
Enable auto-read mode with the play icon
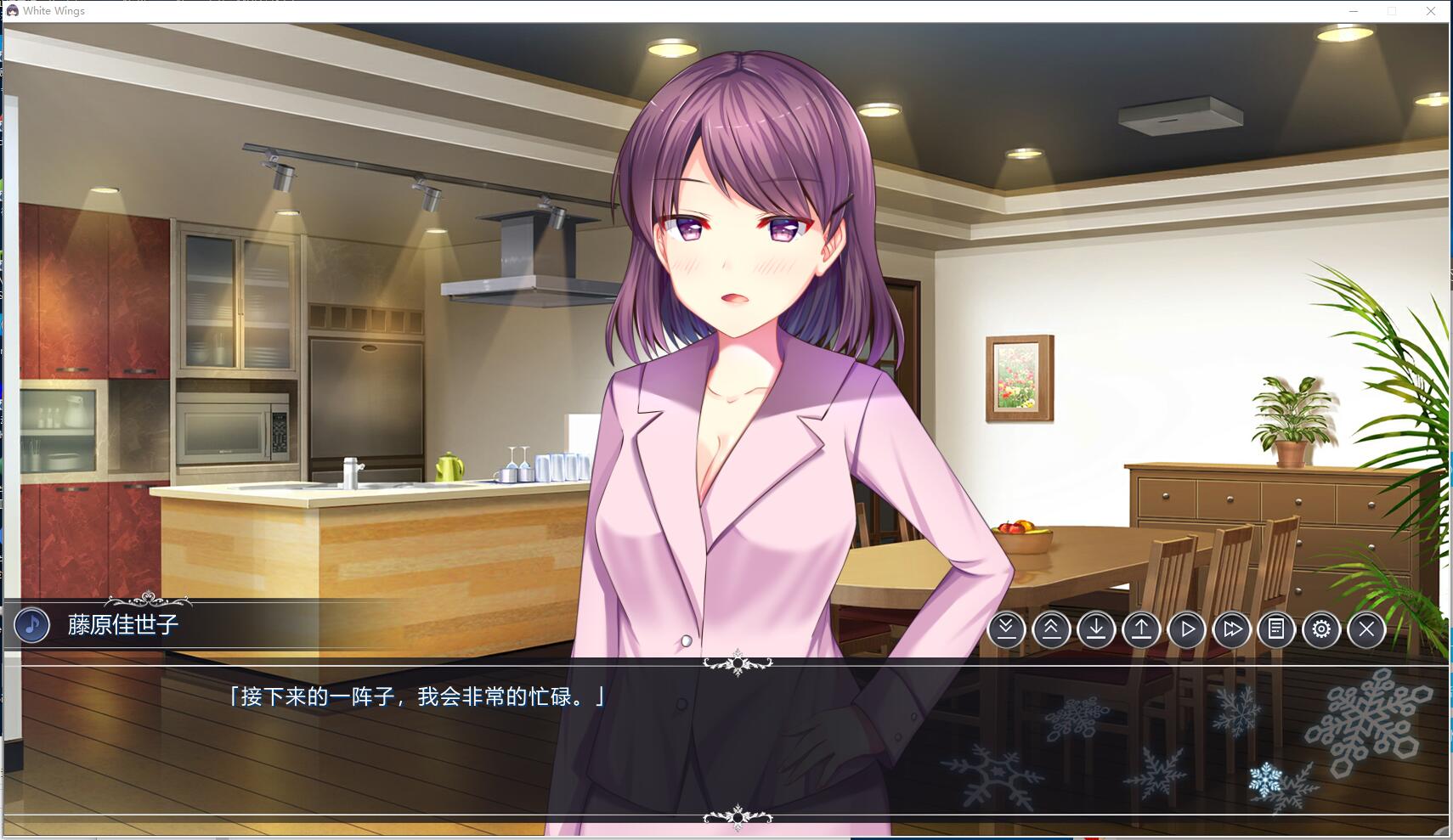tap(1187, 629)
